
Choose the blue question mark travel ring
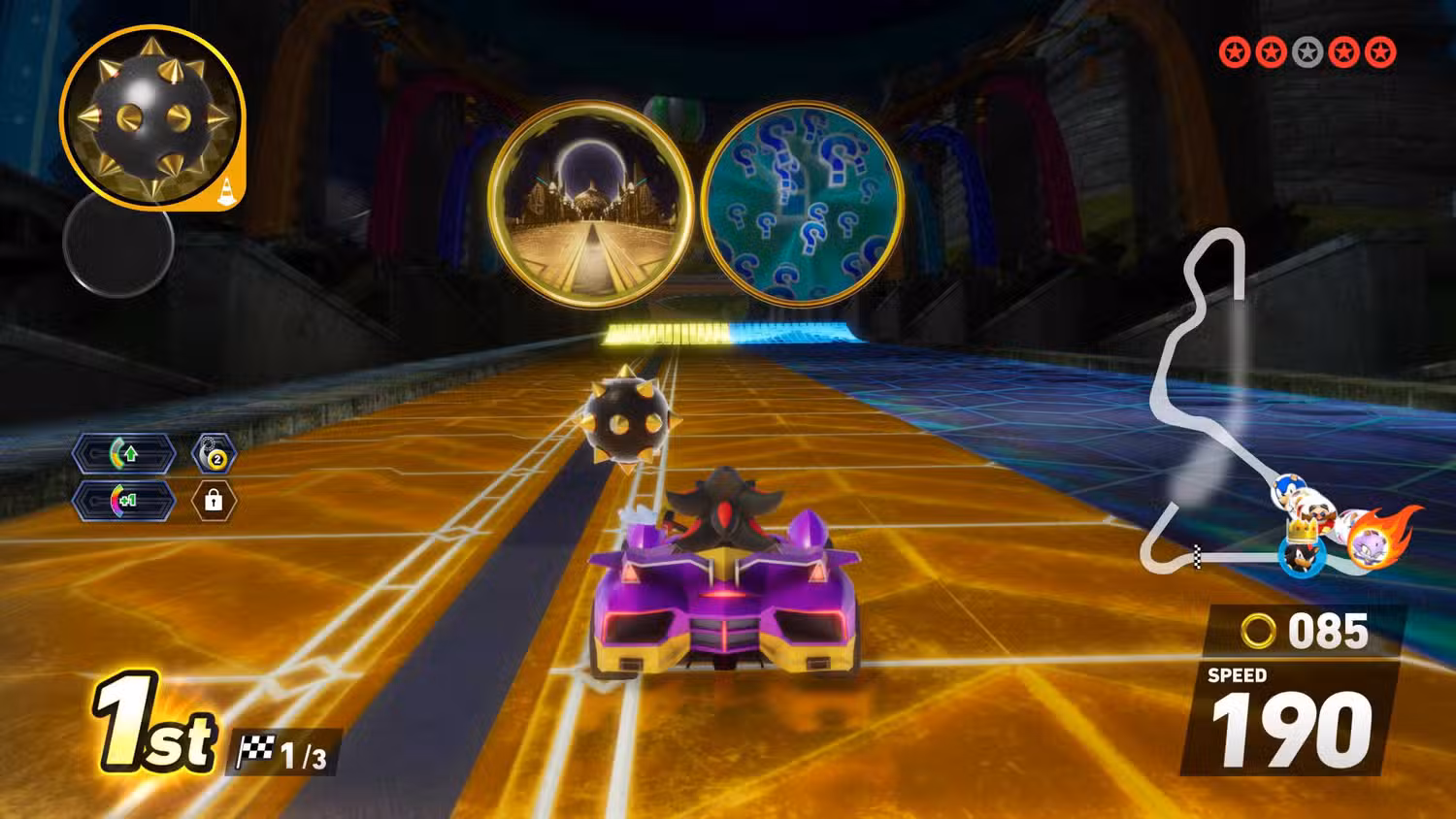click(x=802, y=204)
